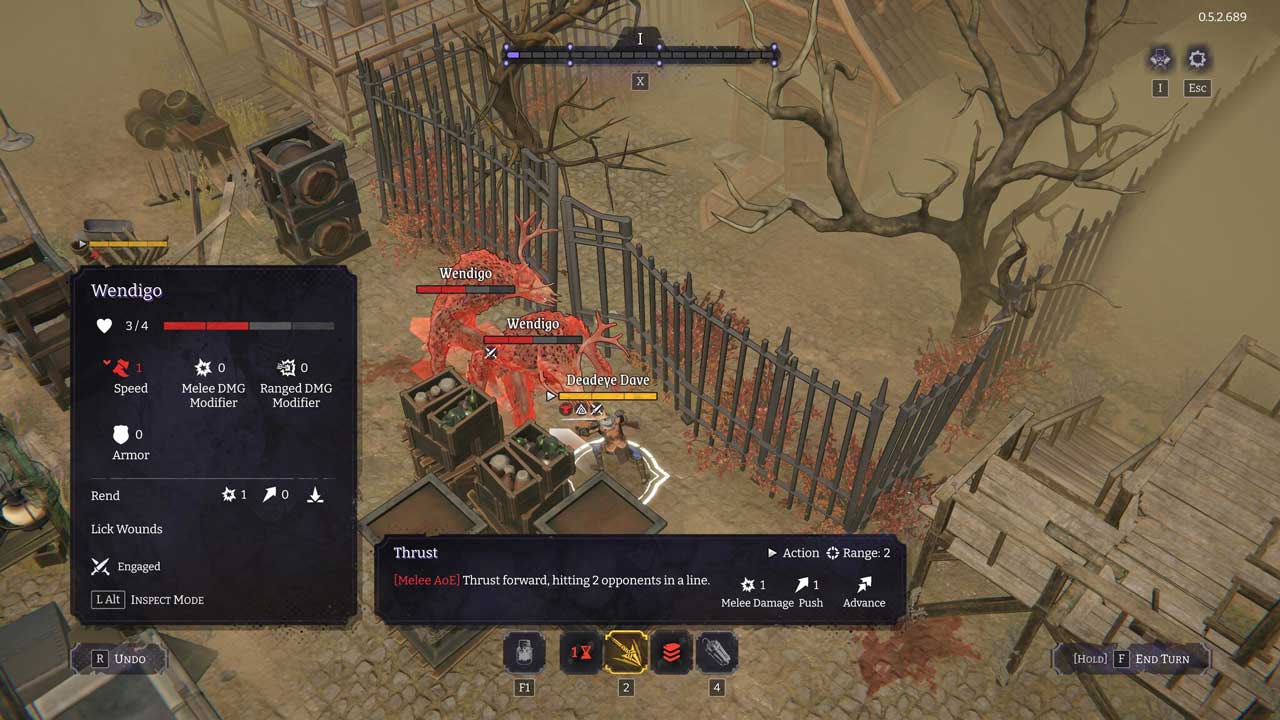Image resolution: width=1280 pixels, height=720 pixels.
Task: Toggle Inspect Mode in Wendigo panel
Action: pos(148,599)
